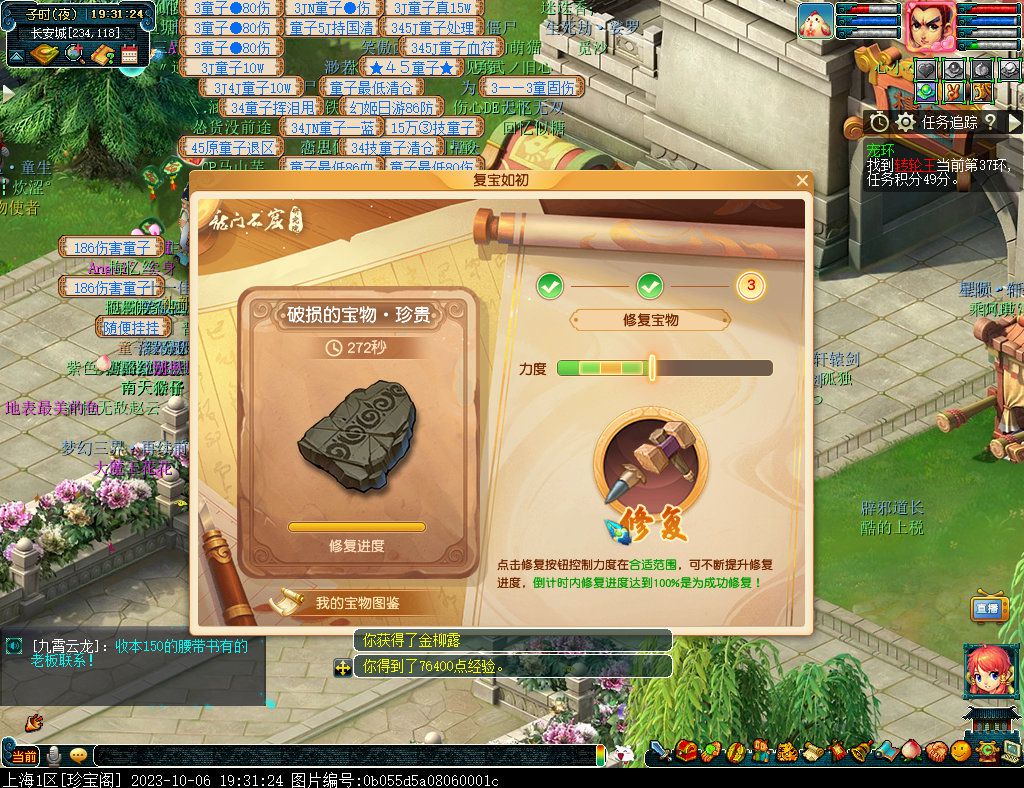
Task: Open the calendar activity icon
Action: click(129, 54)
